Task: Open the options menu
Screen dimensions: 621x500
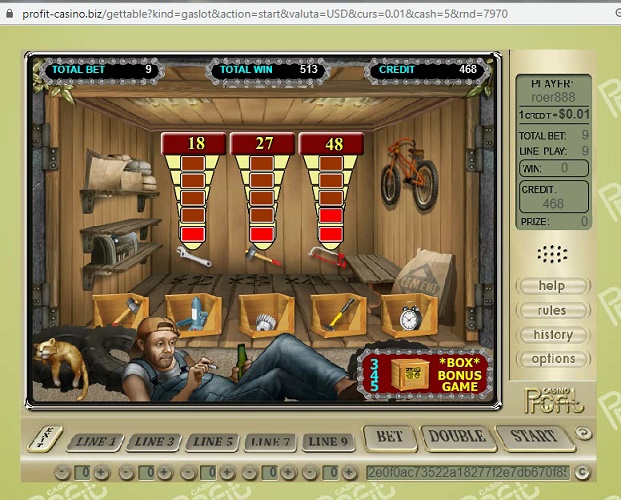Action: tap(552, 359)
